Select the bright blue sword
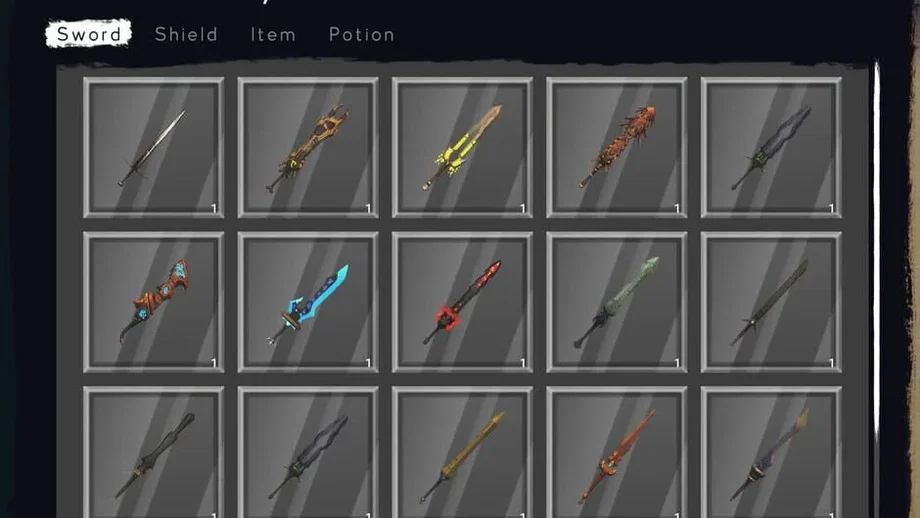920x518 pixels. coord(308,302)
